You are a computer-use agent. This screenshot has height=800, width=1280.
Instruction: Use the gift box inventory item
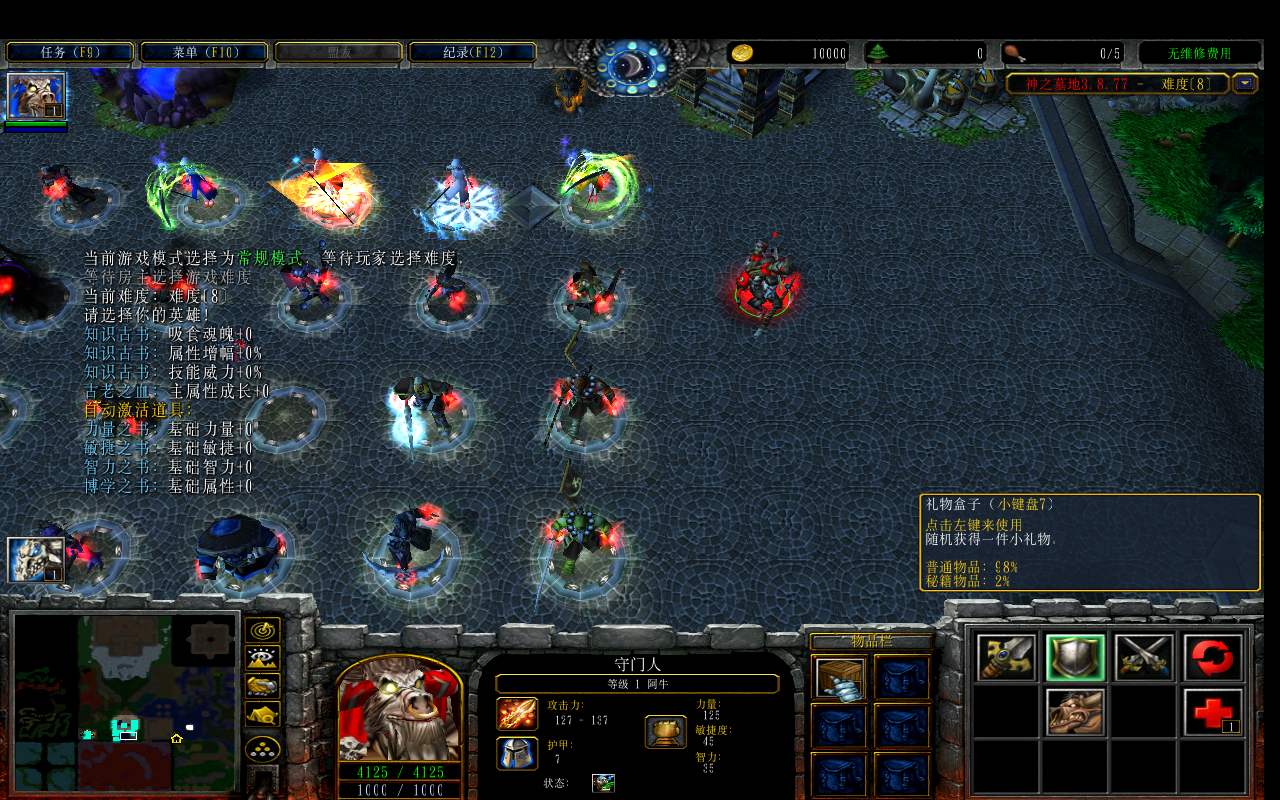[x=840, y=677]
